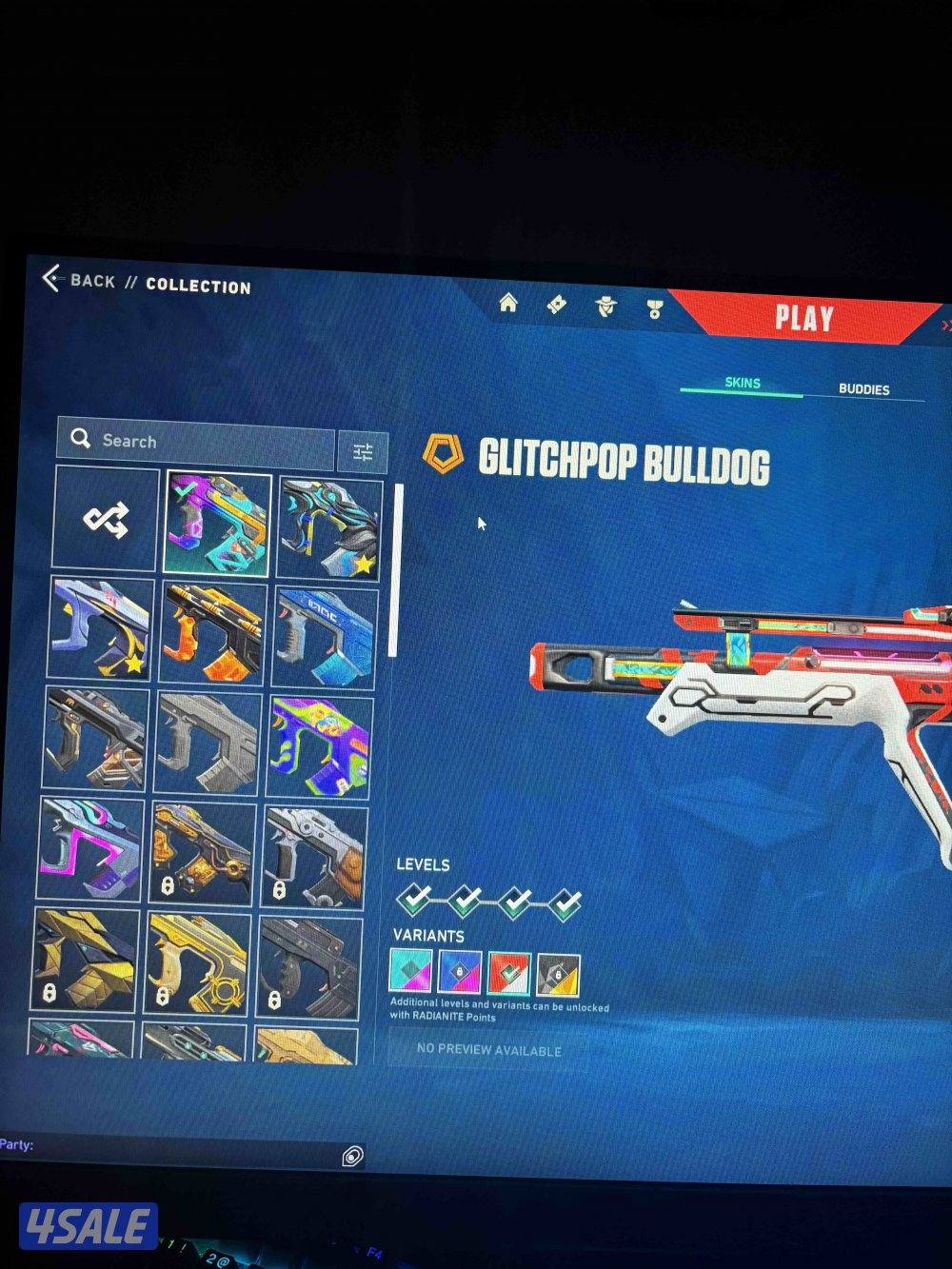Open the medal icon in top navigation

tap(654, 308)
